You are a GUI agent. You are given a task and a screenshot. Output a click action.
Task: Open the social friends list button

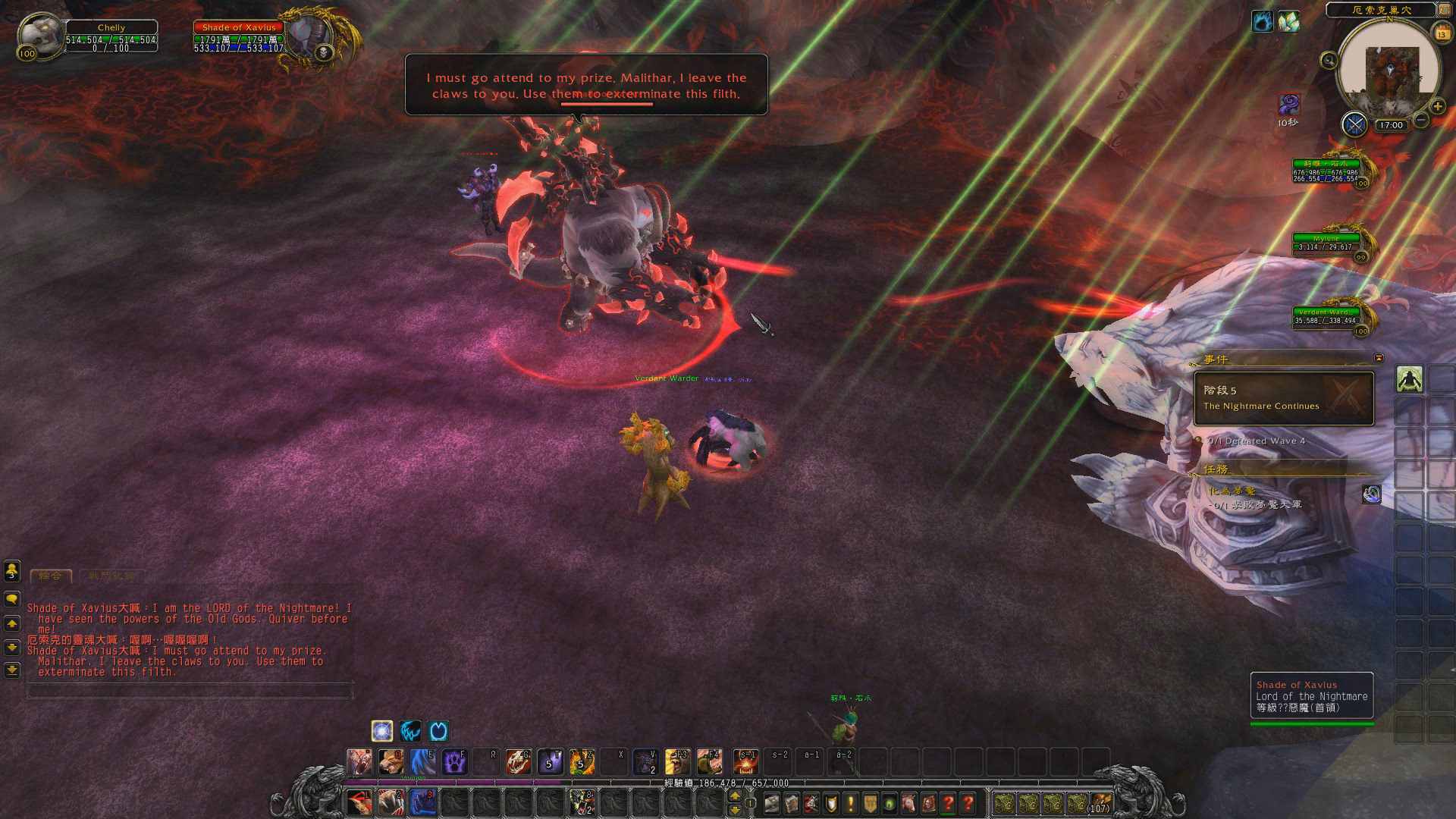[12, 570]
